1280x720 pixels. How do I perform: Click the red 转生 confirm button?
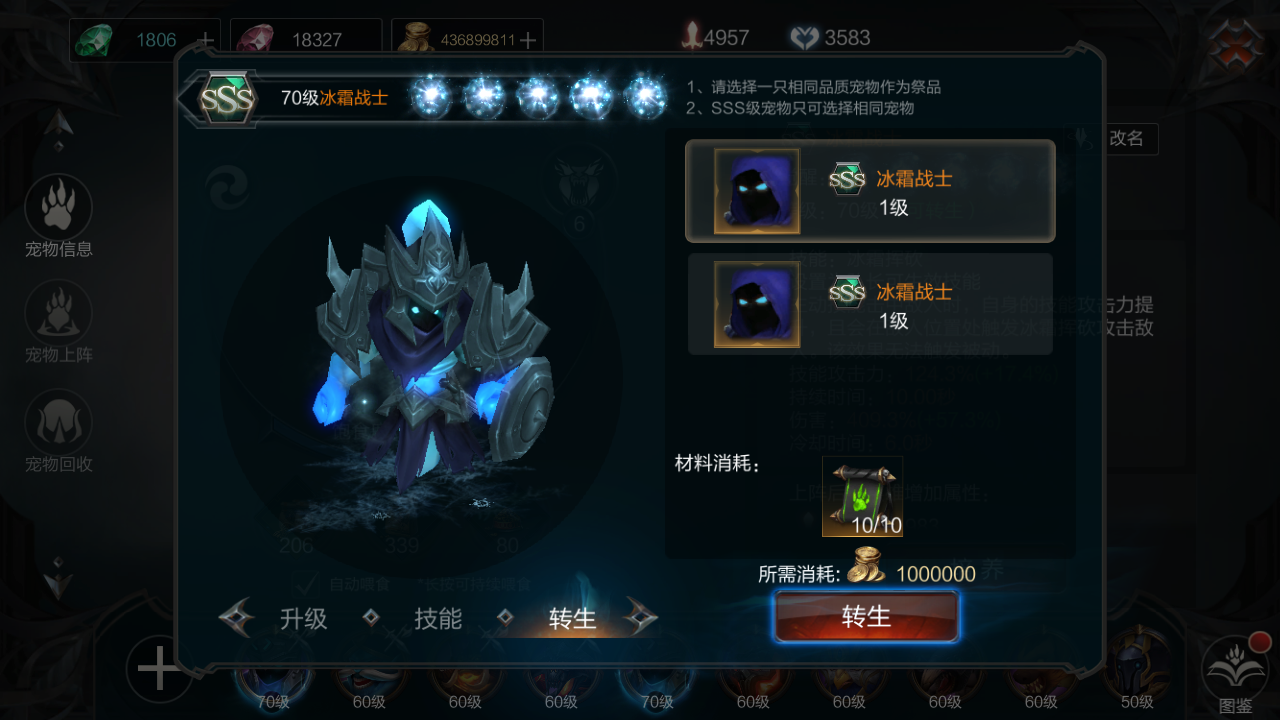pos(866,616)
